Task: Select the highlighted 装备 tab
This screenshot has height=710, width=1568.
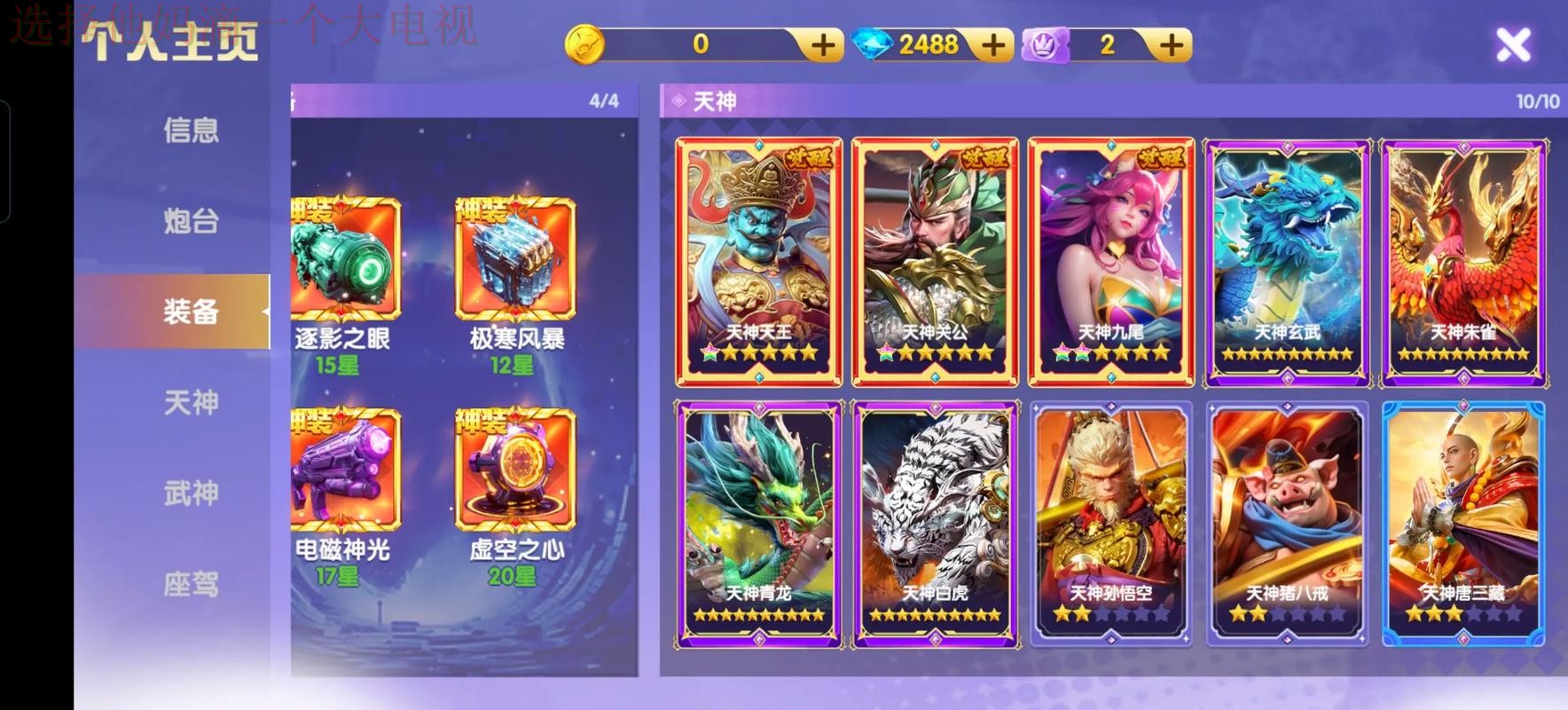Action: tap(191, 312)
